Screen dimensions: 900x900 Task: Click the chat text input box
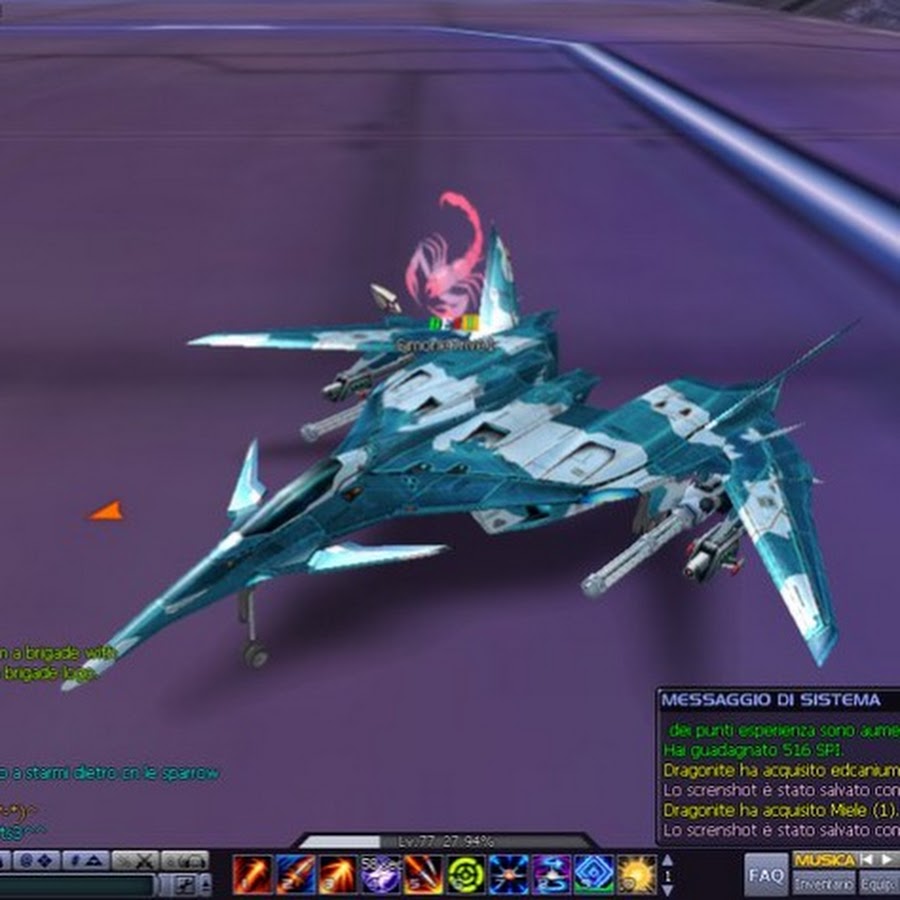coord(78,885)
